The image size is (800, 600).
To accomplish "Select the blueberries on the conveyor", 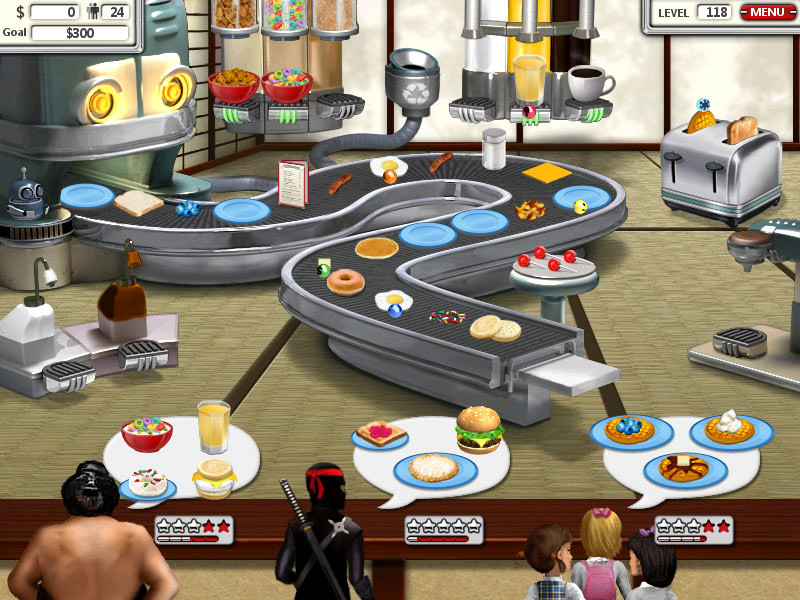I will click(x=188, y=208).
